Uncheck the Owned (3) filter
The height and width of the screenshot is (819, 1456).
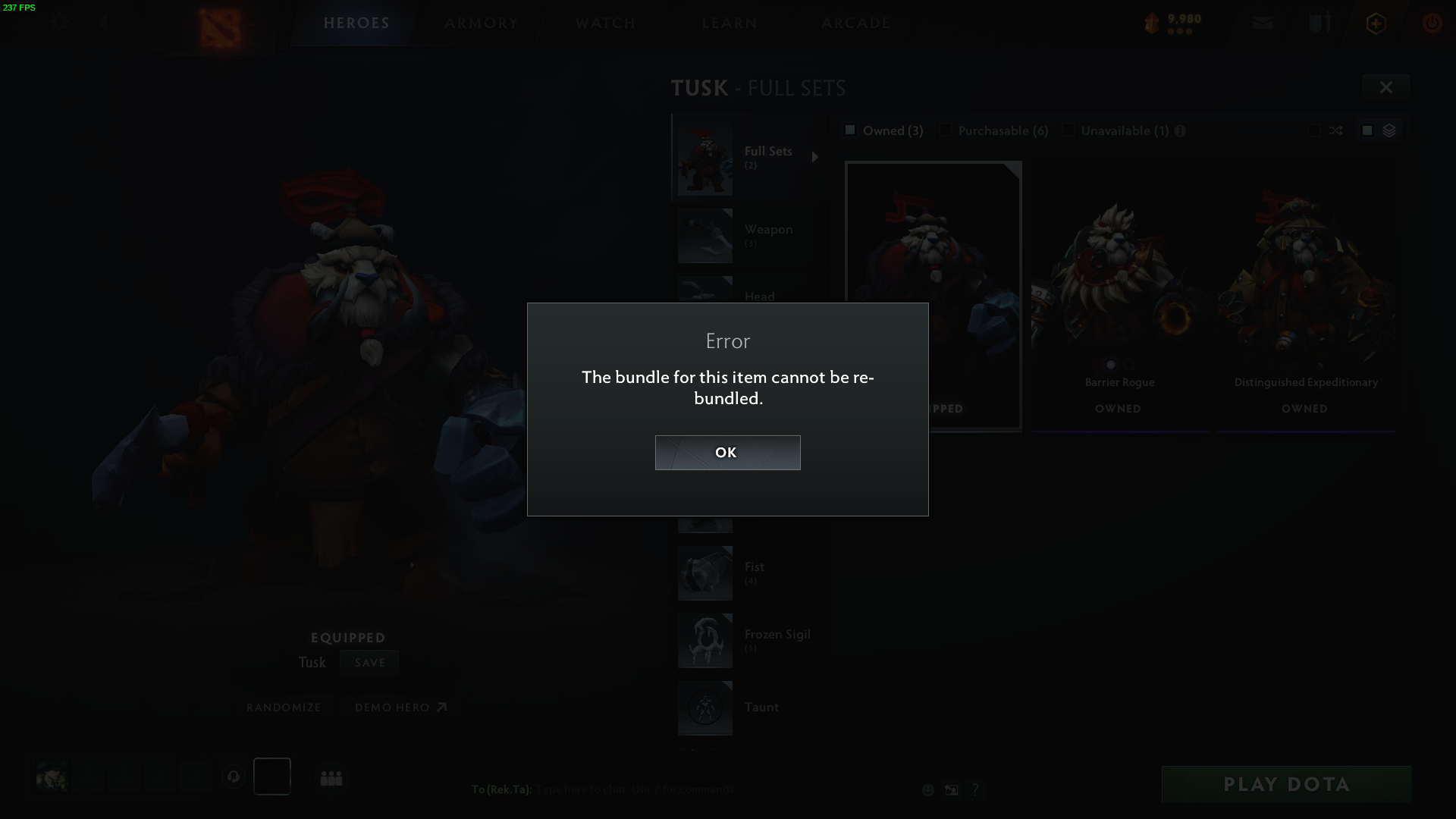[850, 130]
